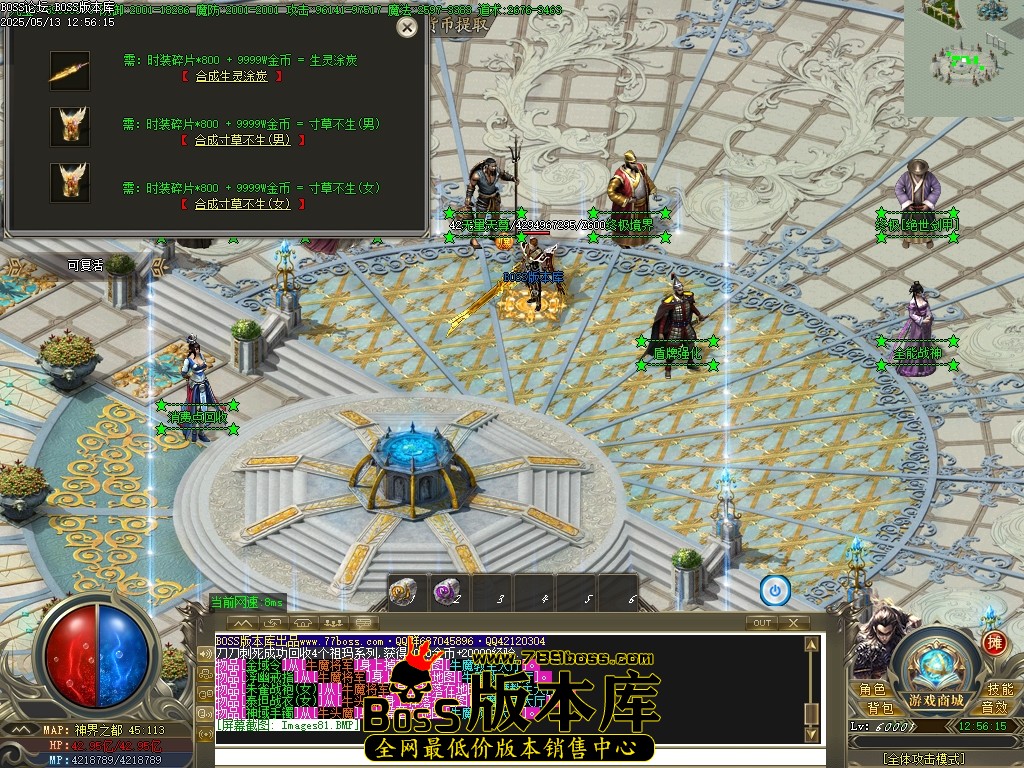Select the 合成寸草不生(女) craft link

(242, 204)
